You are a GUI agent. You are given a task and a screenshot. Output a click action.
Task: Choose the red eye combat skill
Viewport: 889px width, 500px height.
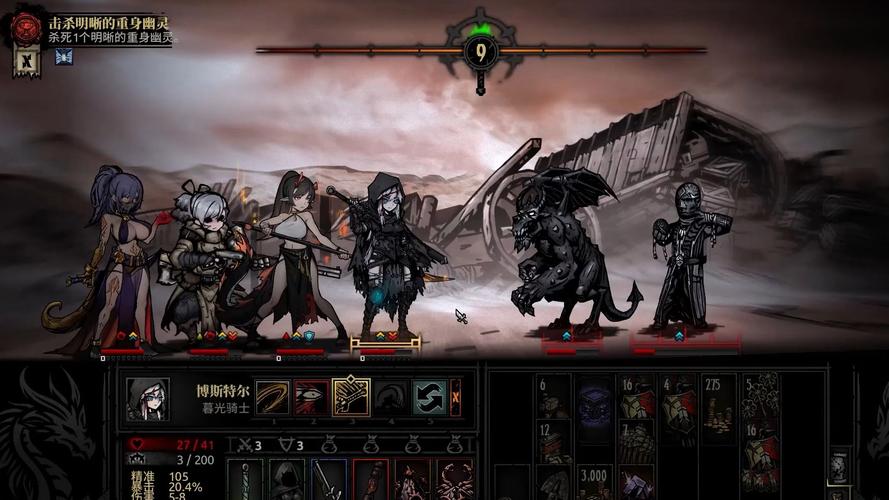311,397
